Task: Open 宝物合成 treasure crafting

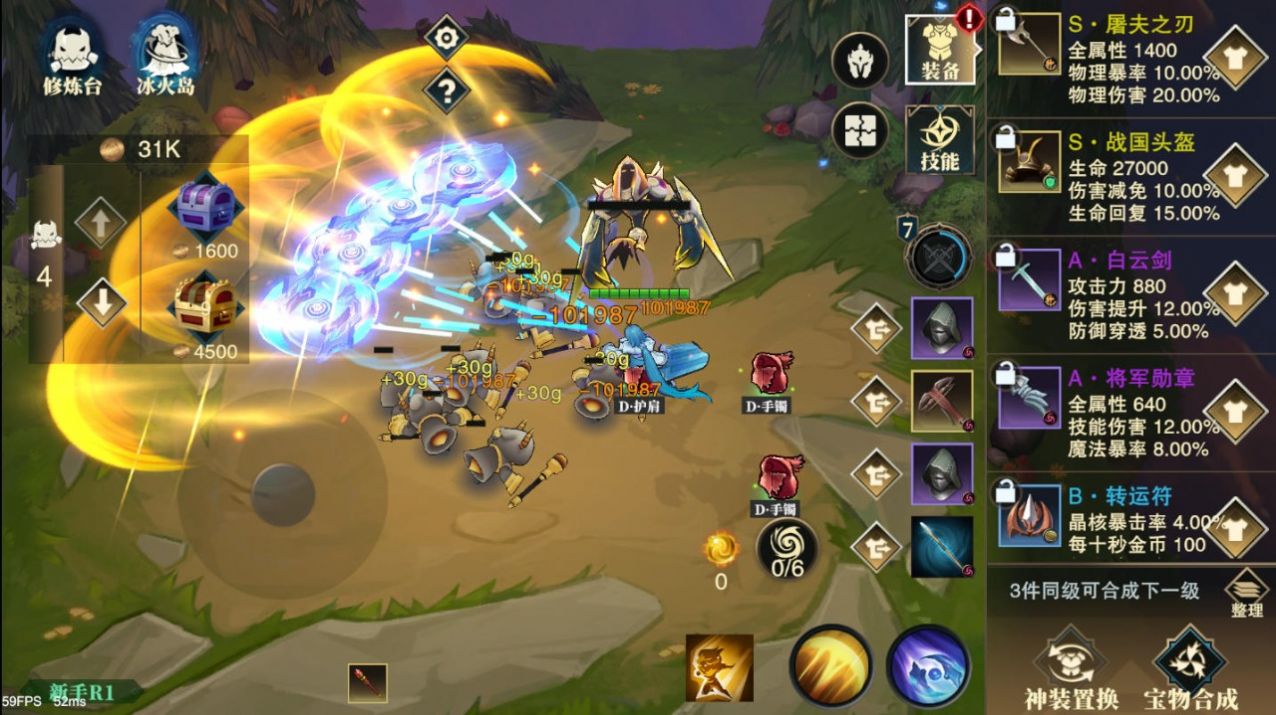Action: click(x=1189, y=670)
